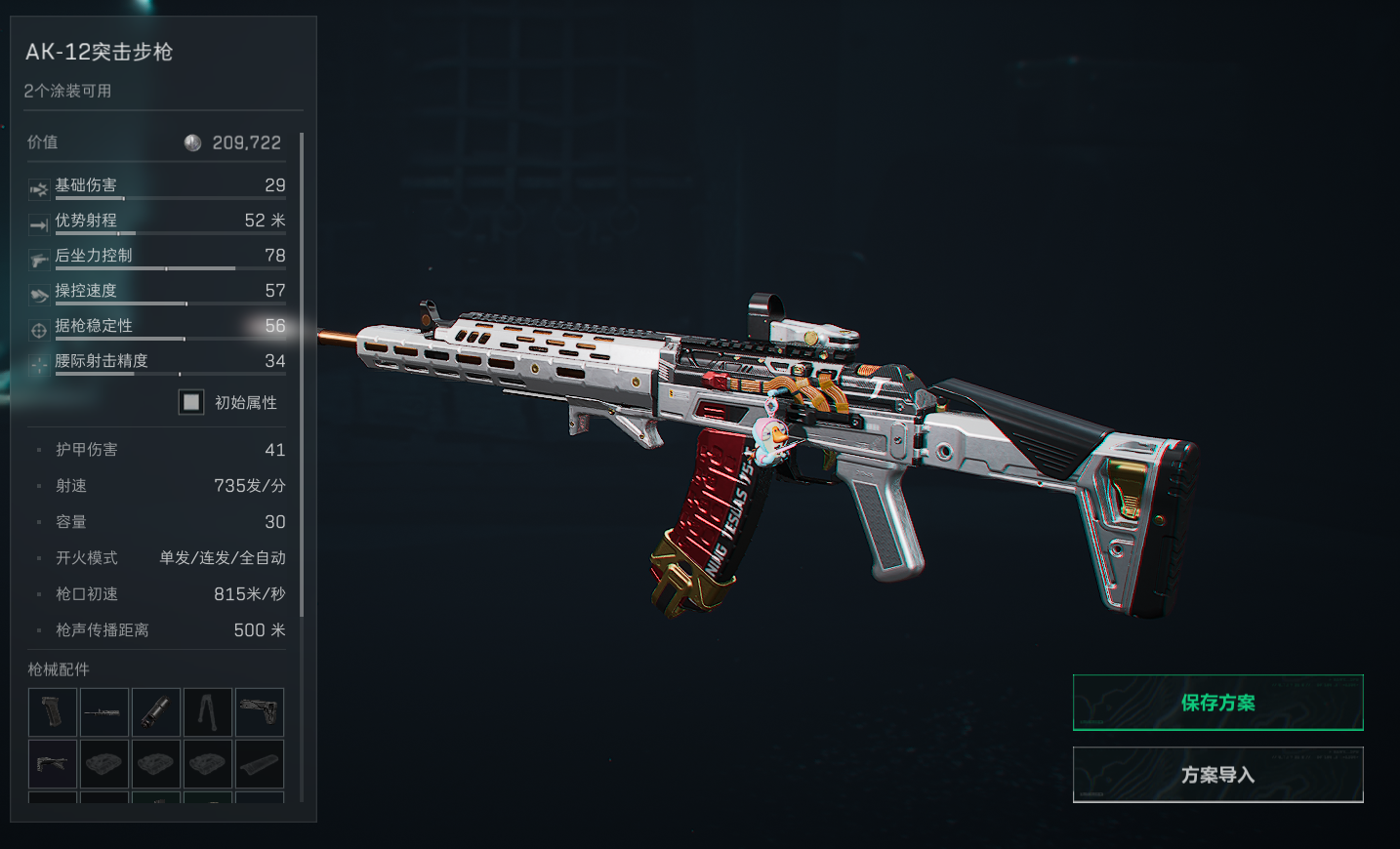Choose the barrel attachment slot
Image resolution: width=1400 pixels, height=849 pixels.
click(x=103, y=712)
